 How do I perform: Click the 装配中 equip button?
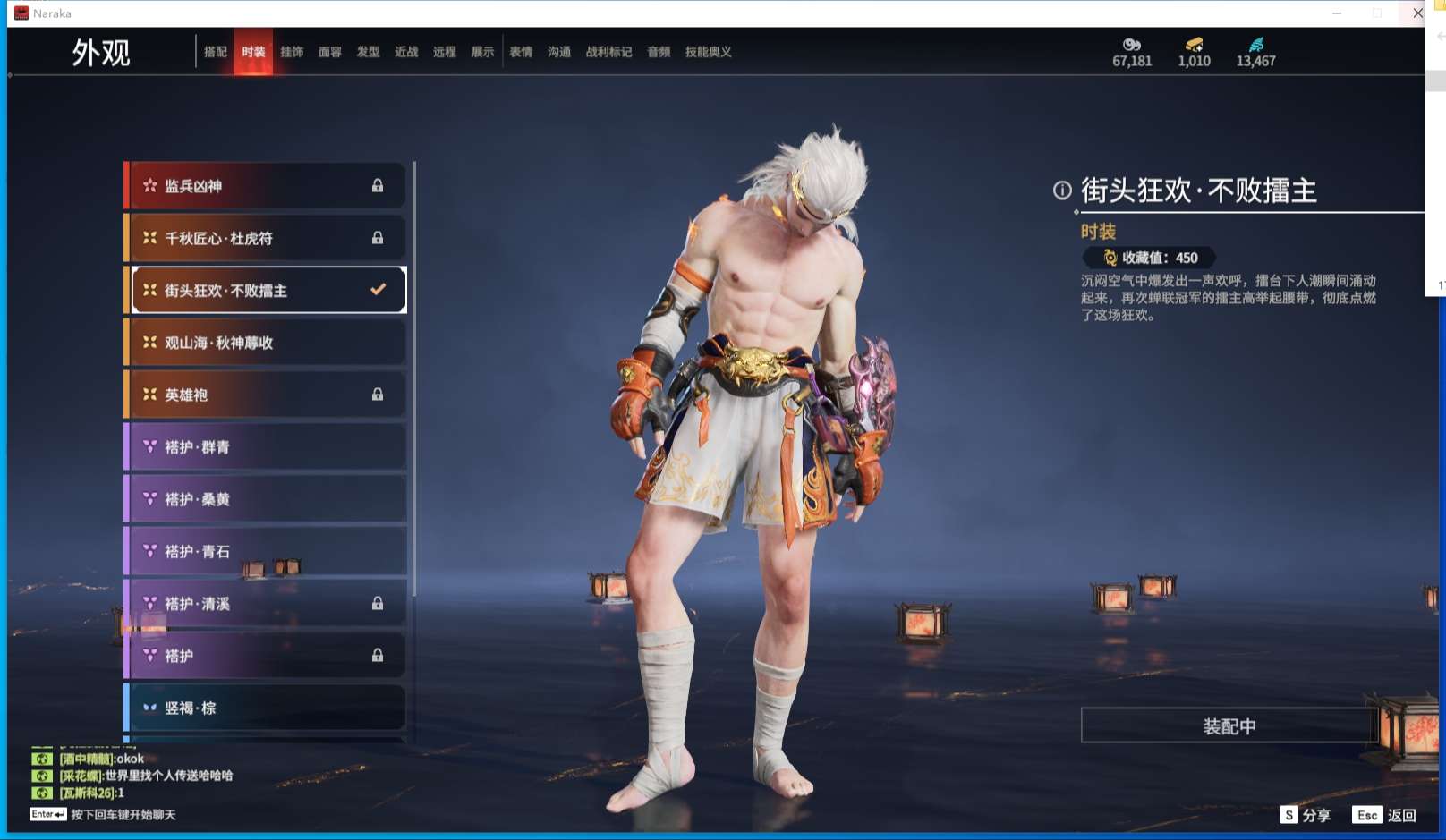(1229, 725)
